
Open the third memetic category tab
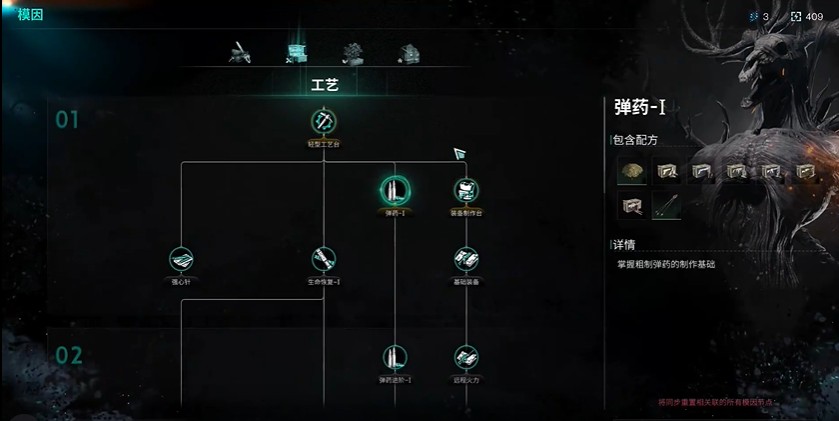click(x=352, y=52)
